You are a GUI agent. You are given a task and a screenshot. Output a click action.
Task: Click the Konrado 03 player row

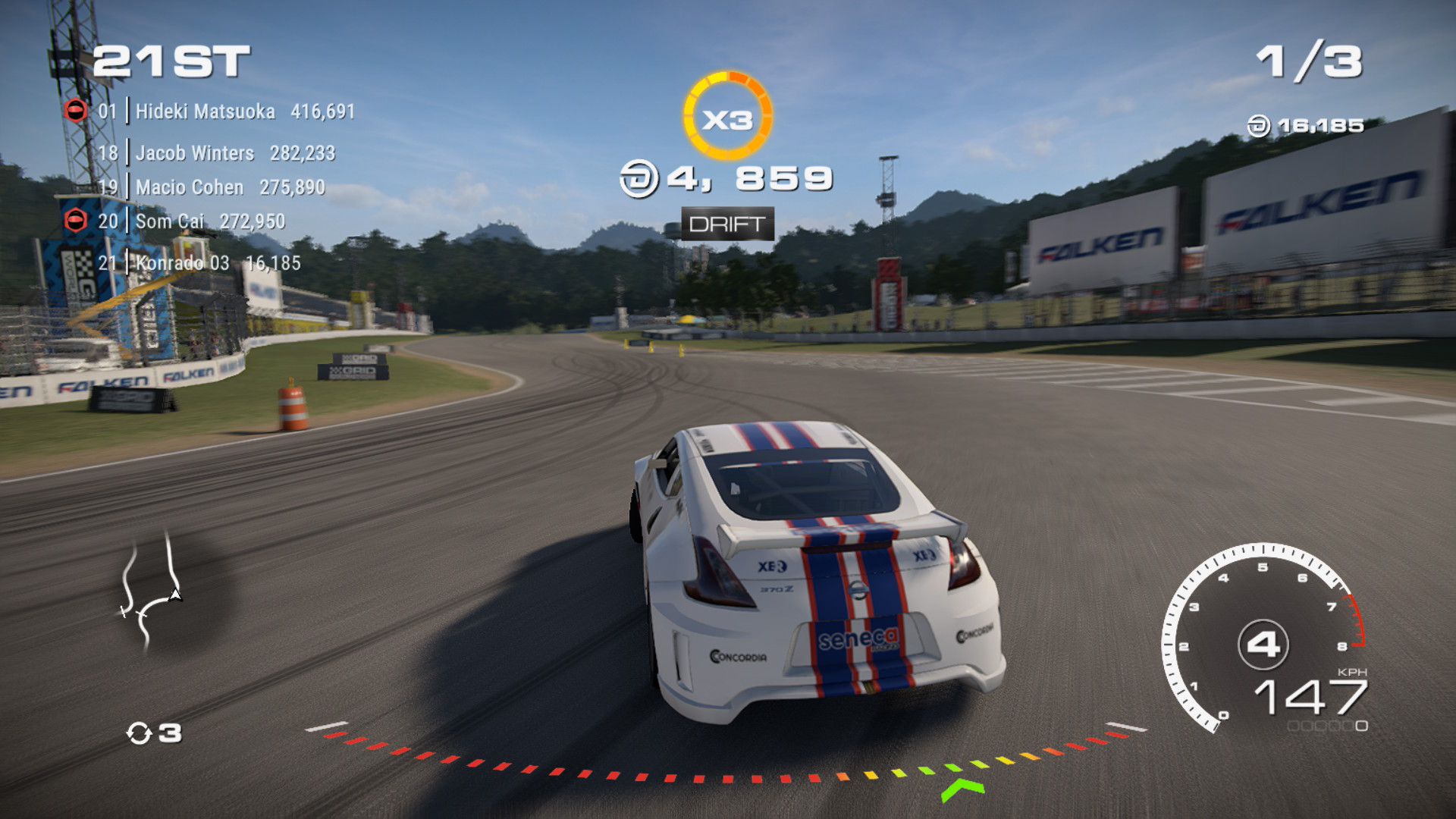click(199, 263)
